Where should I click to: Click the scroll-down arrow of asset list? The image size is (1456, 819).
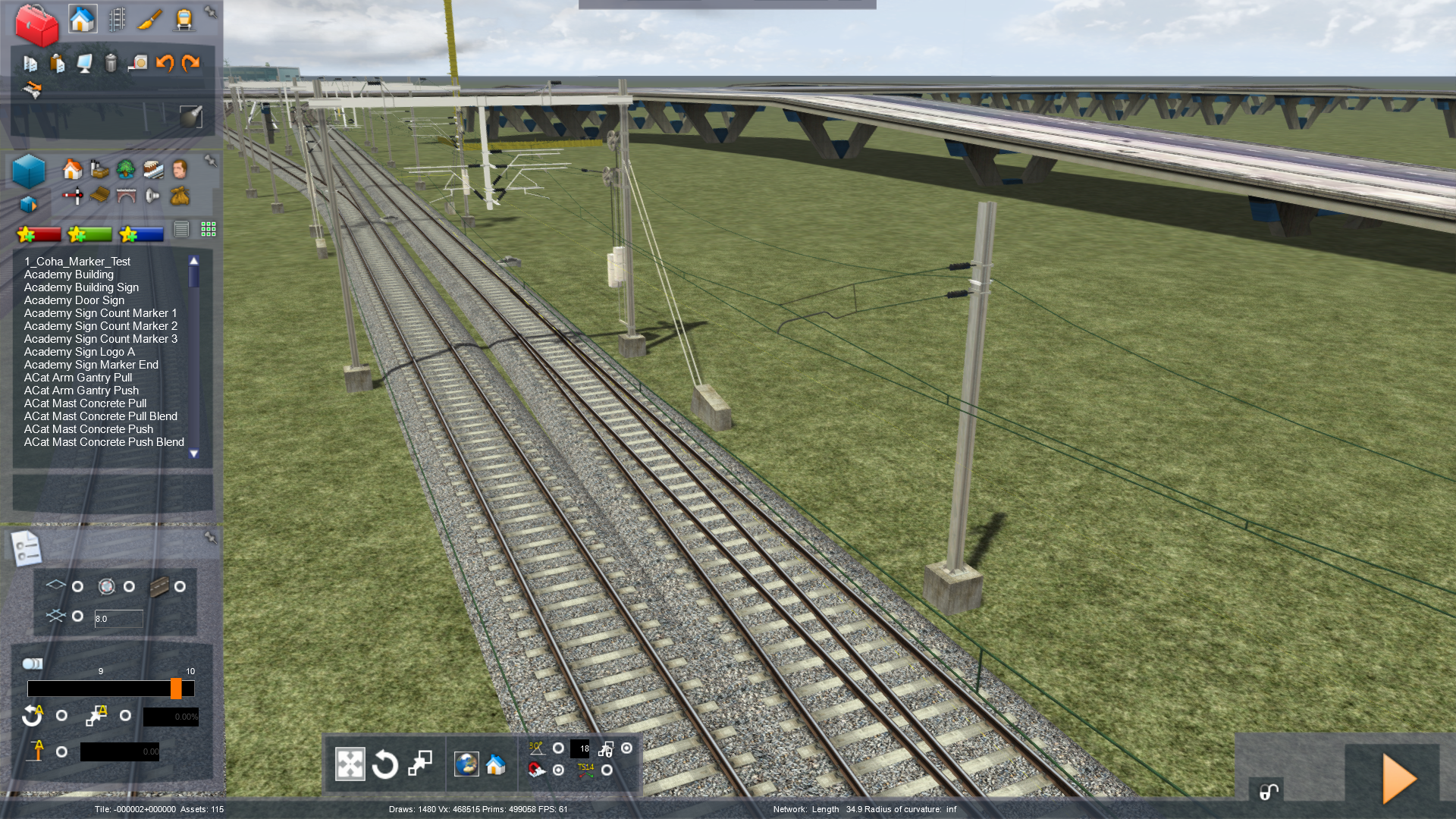194,453
